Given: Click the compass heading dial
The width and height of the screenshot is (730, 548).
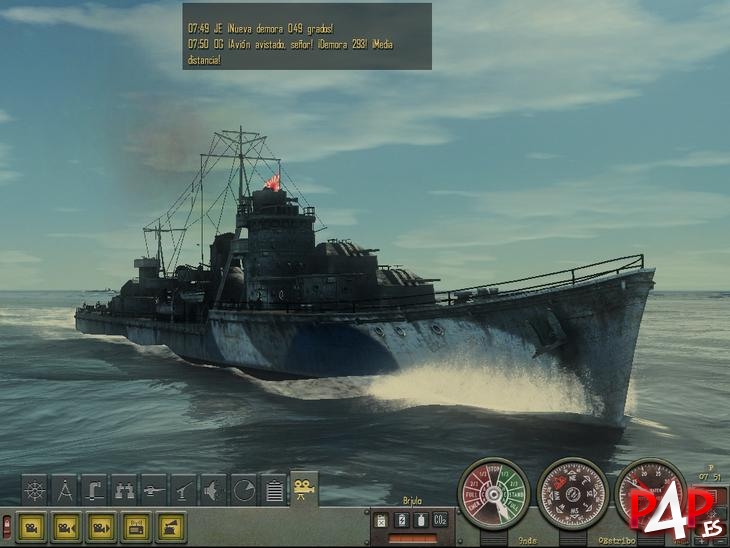Looking at the screenshot, I should coord(572,494).
